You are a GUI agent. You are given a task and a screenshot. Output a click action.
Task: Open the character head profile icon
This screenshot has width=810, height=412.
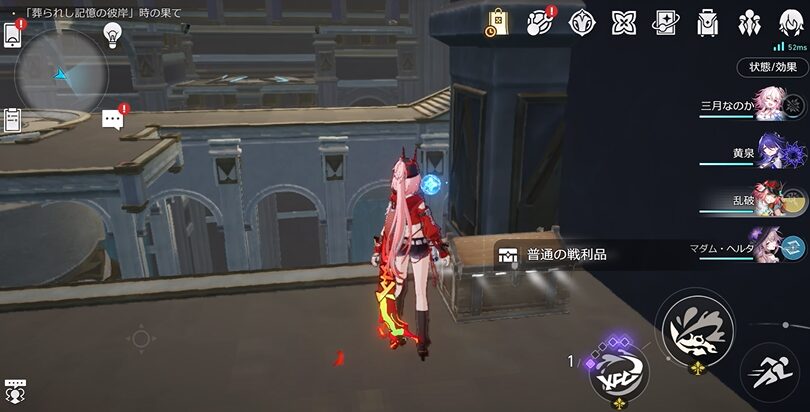click(x=790, y=22)
